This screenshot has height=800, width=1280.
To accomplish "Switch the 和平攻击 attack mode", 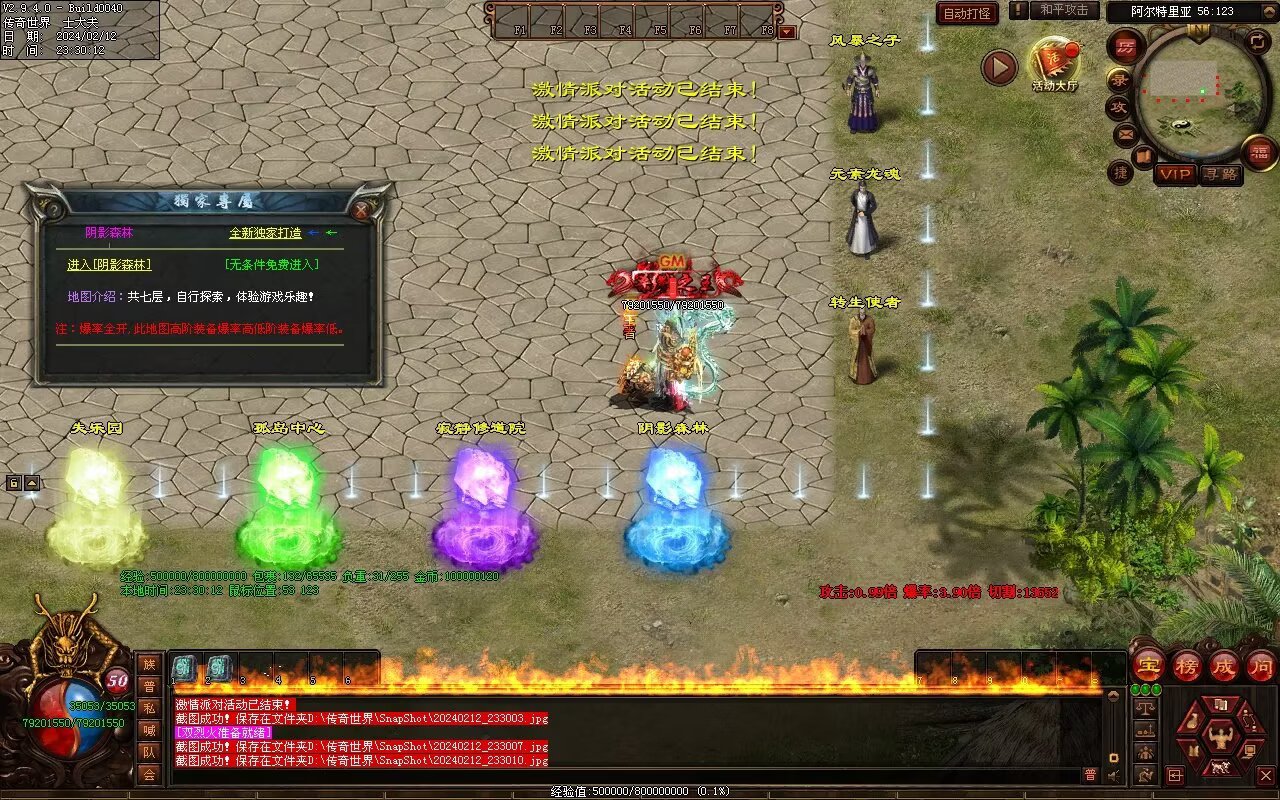I will tap(1063, 10).
